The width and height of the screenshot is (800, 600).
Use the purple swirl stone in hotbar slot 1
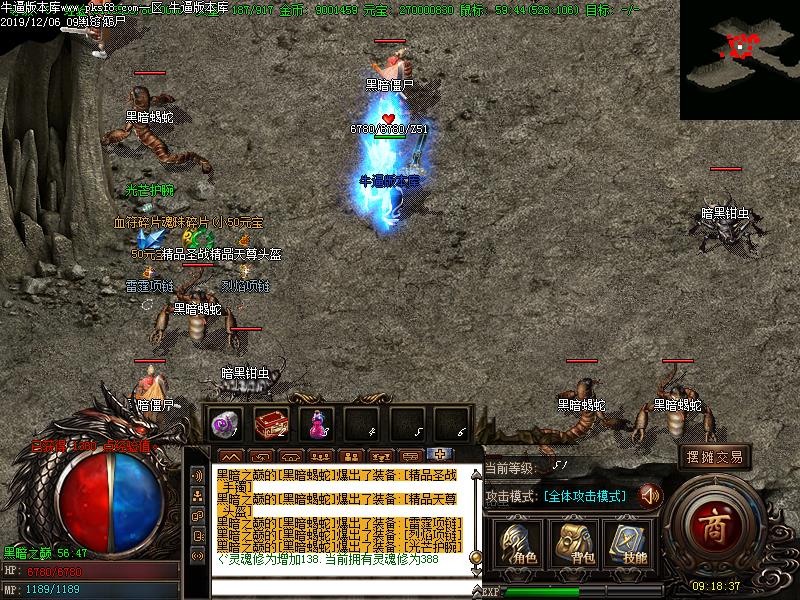coord(226,424)
